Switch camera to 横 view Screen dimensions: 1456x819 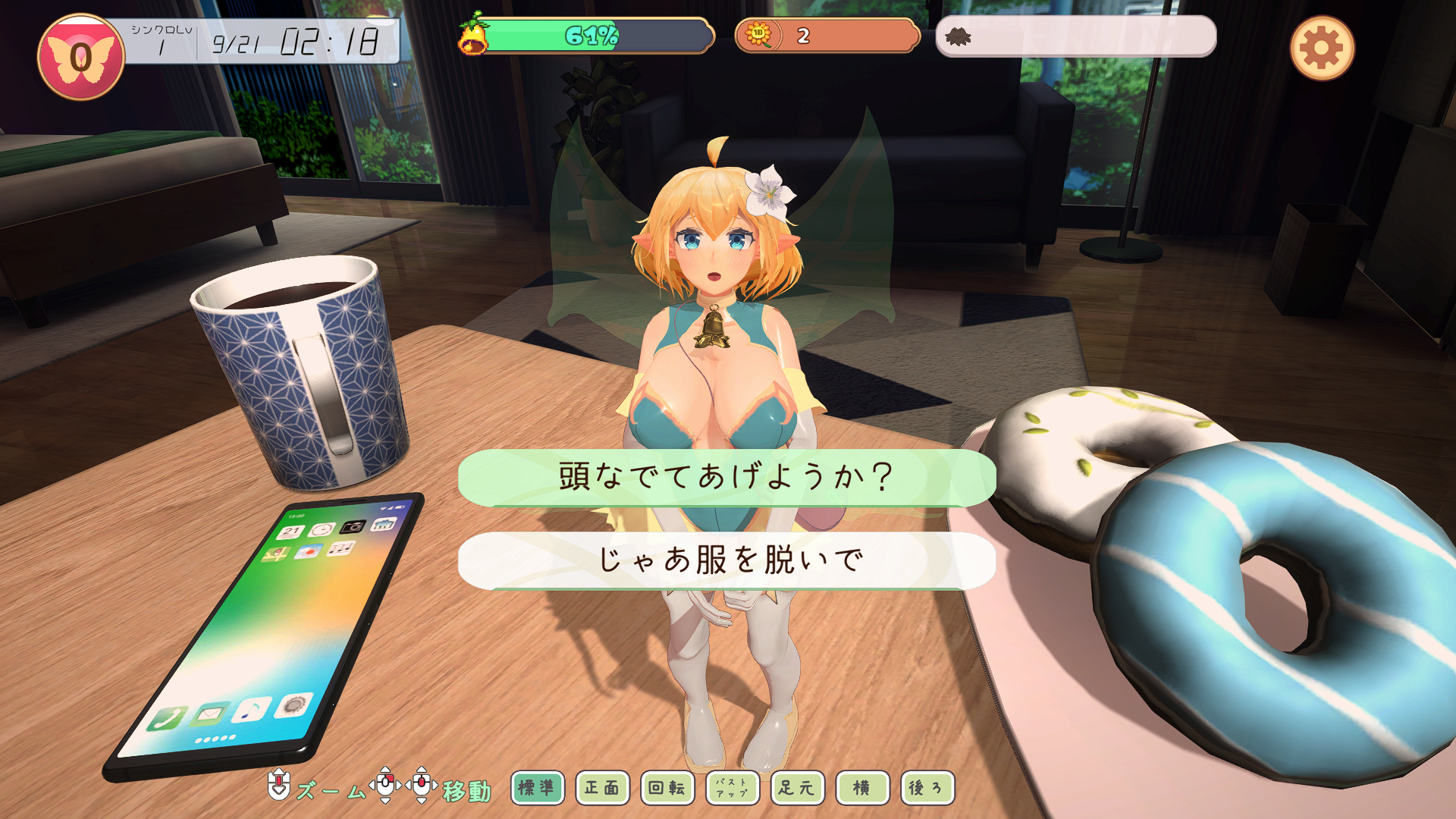[x=862, y=788]
